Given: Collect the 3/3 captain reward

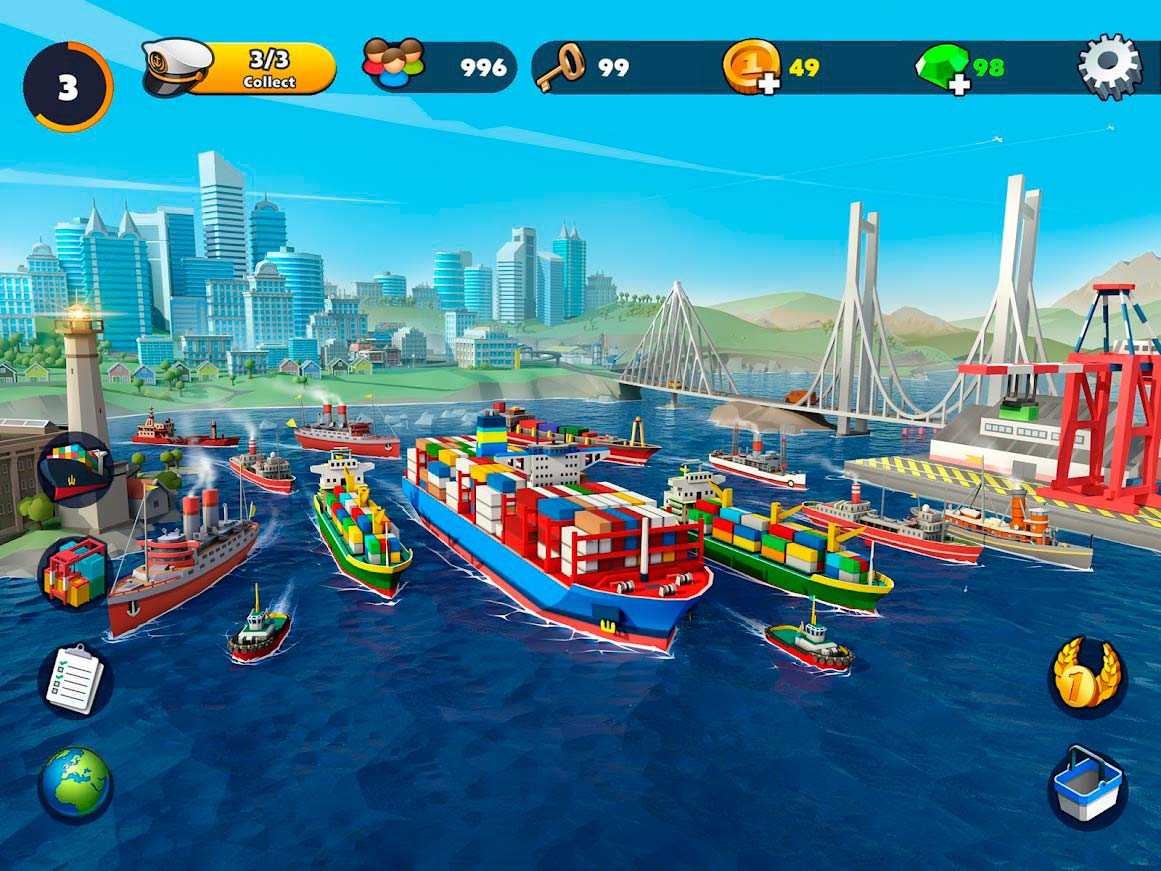Looking at the screenshot, I should (267, 68).
